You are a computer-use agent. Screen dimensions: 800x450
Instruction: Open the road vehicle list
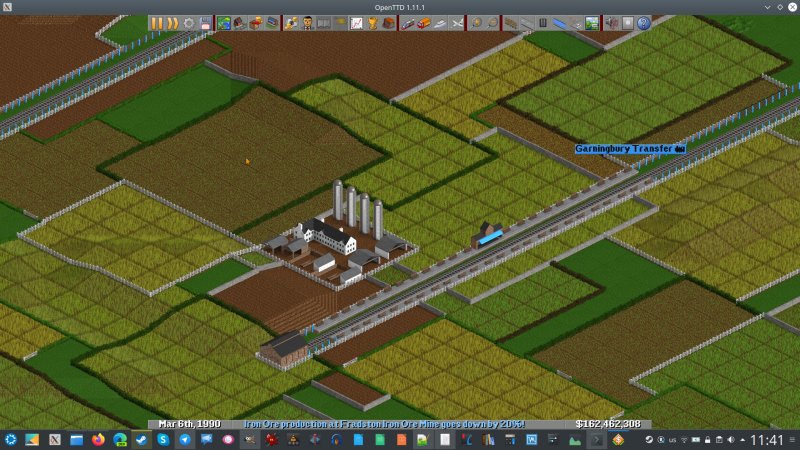(424, 22)
